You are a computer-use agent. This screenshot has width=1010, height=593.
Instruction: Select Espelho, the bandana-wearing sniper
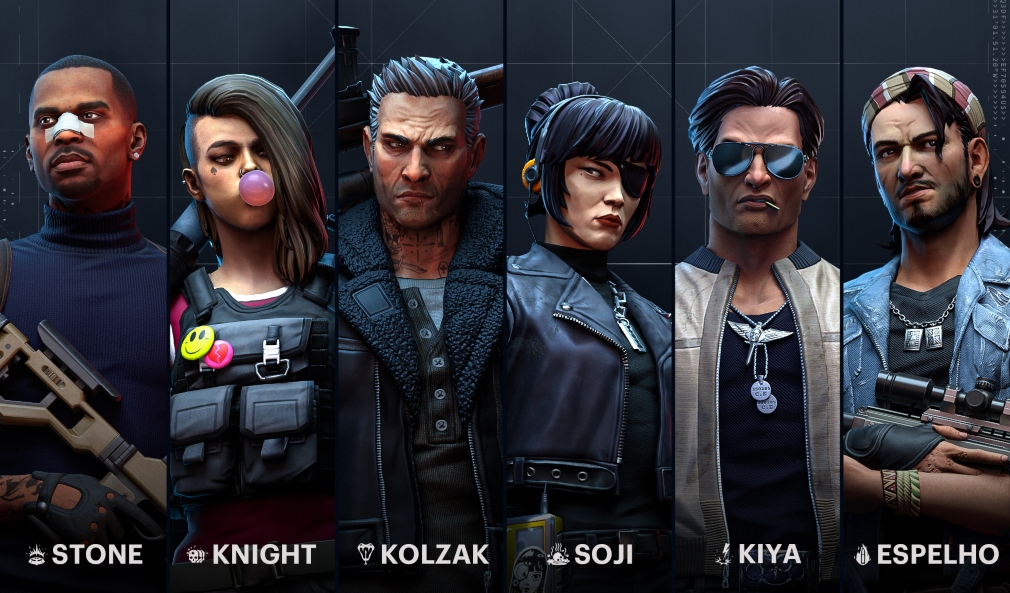click(x=926, y=300)
